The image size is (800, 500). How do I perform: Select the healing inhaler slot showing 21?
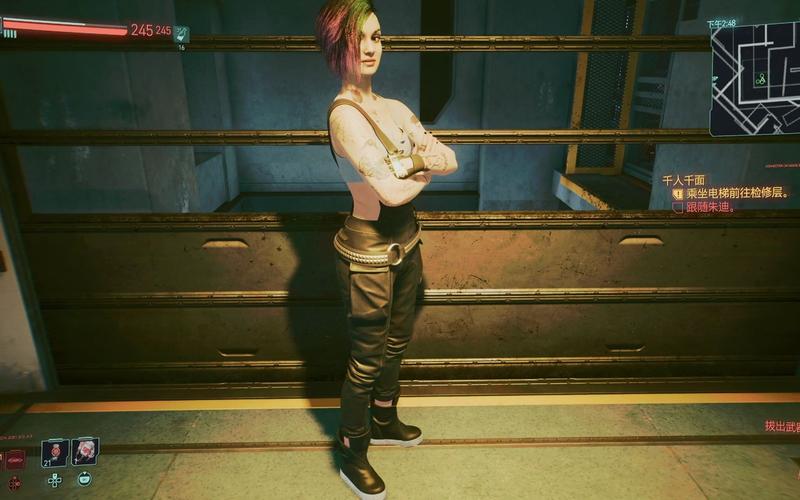(54, 452)
